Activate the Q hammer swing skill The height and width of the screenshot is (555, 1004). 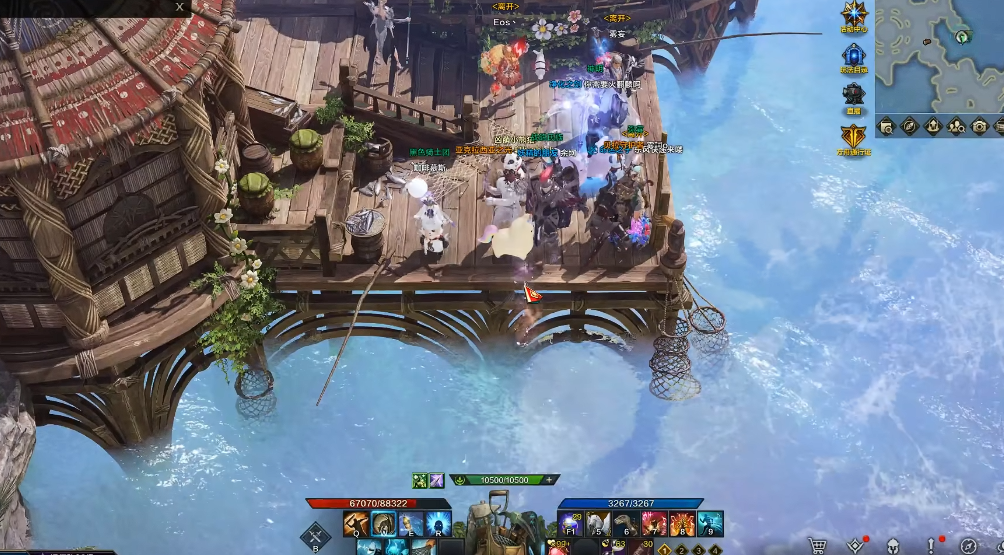coord(357,524)
